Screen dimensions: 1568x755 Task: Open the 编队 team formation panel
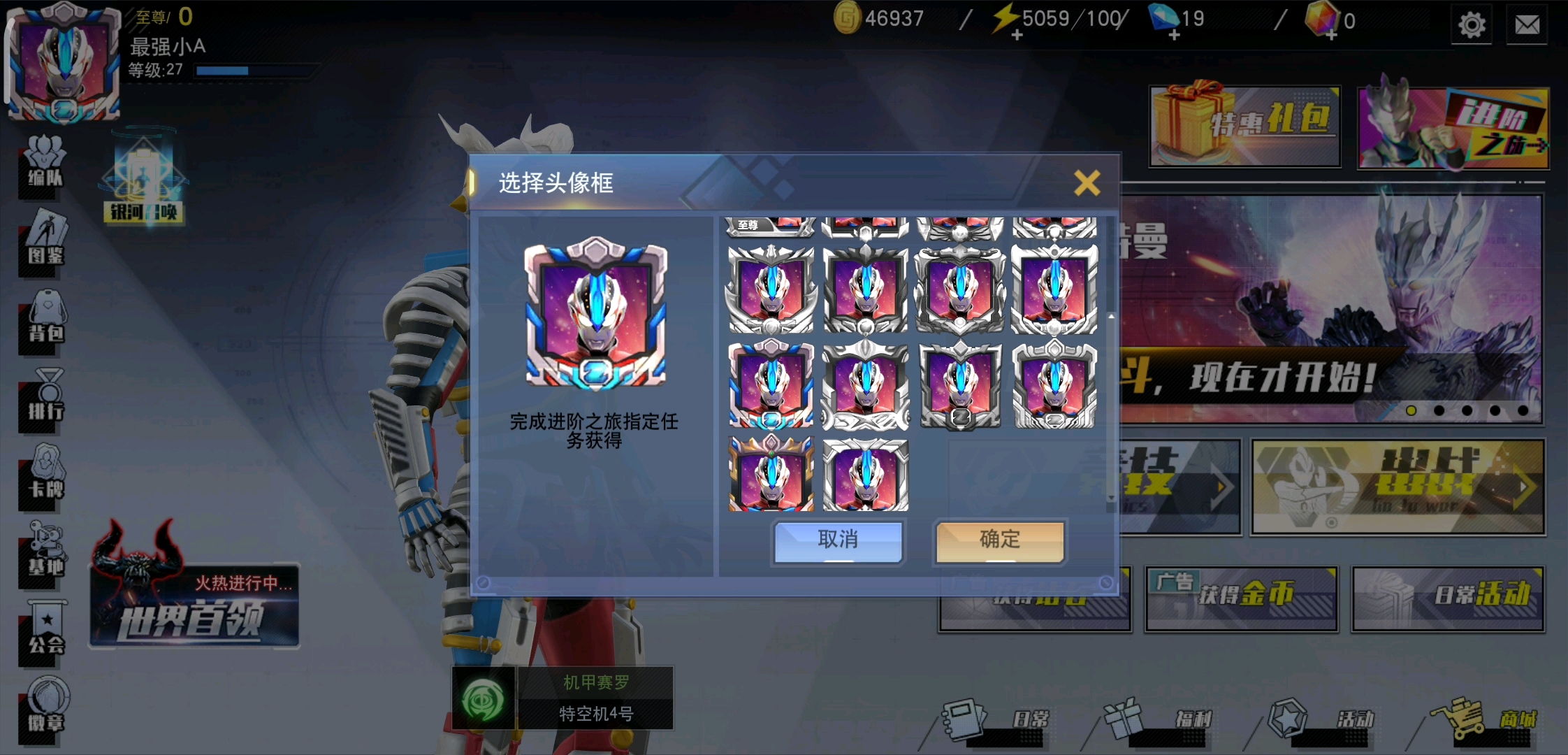coord(42,166)
